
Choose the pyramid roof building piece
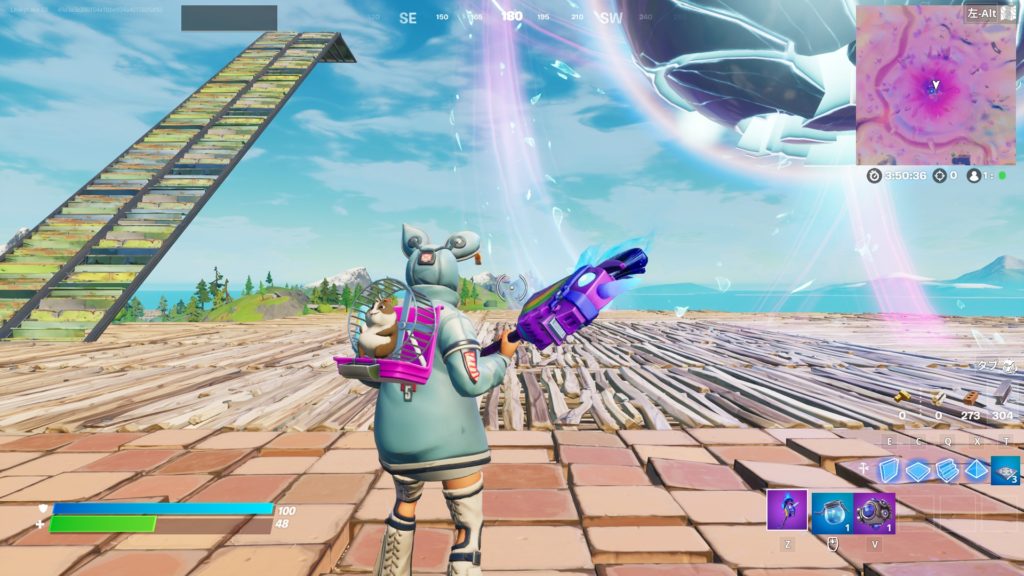point(976,470)
